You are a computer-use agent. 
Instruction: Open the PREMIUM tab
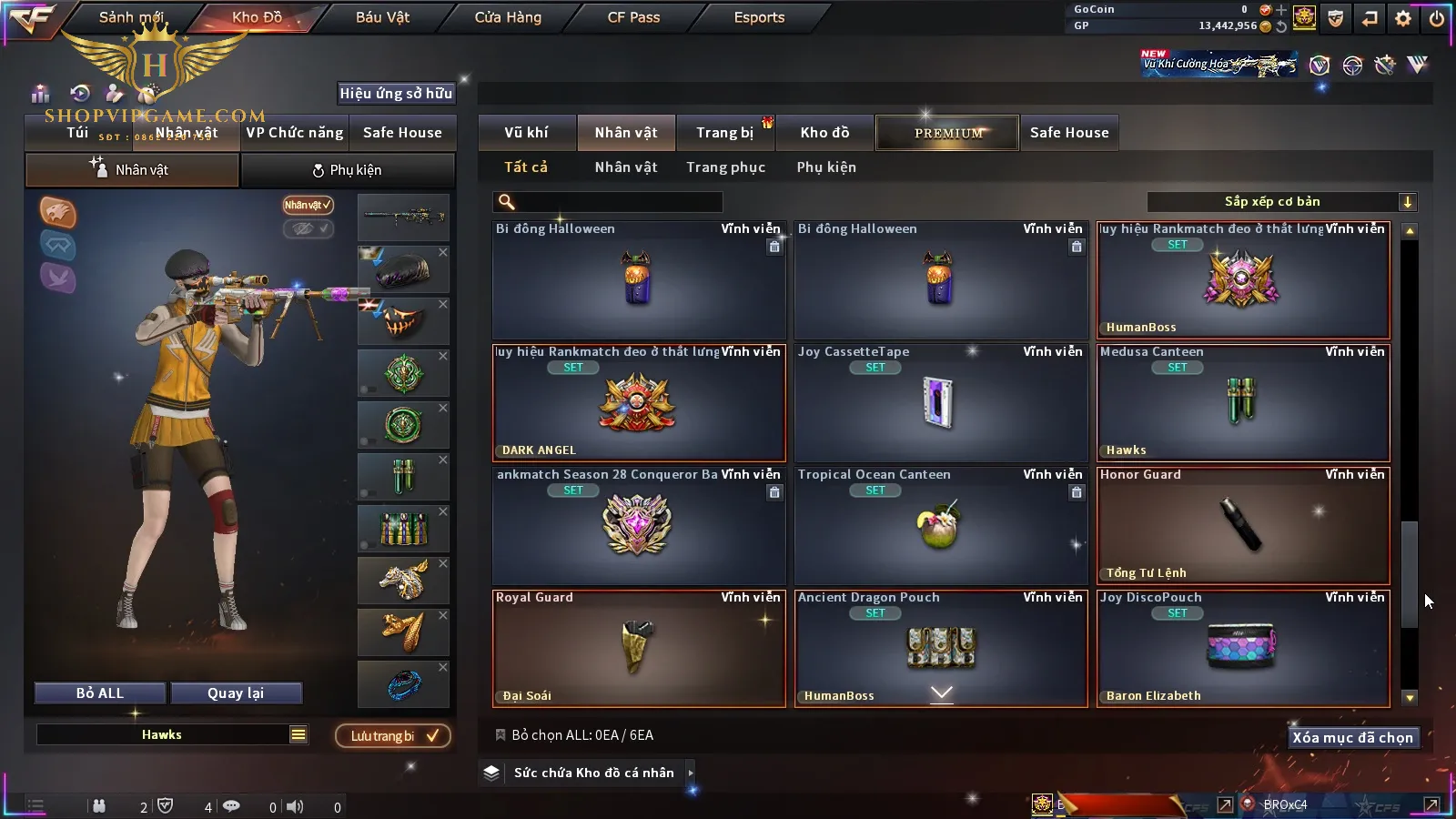click(947, 133)
